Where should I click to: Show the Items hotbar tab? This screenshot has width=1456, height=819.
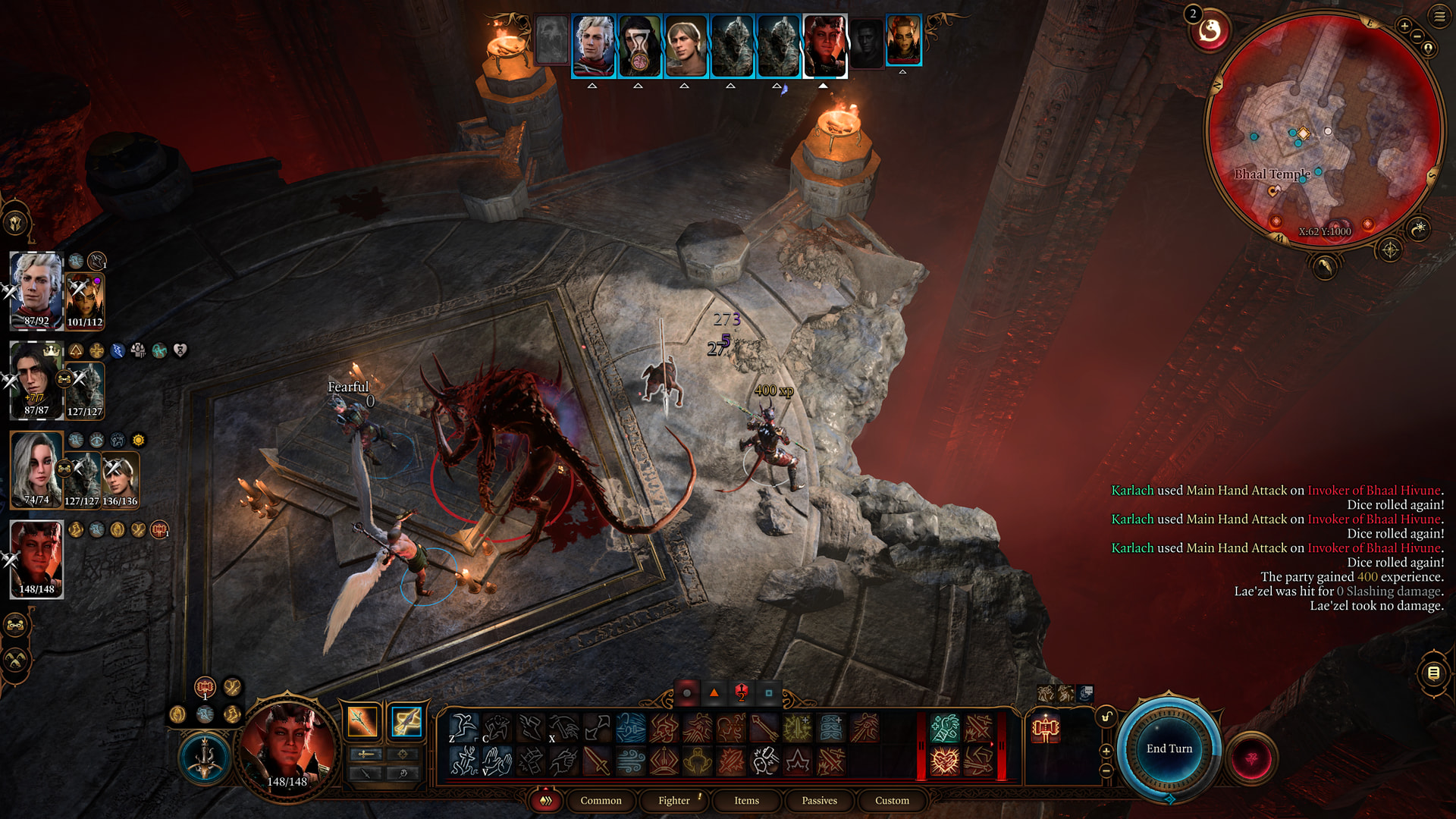pyautogui.click(x=746, y=800)
